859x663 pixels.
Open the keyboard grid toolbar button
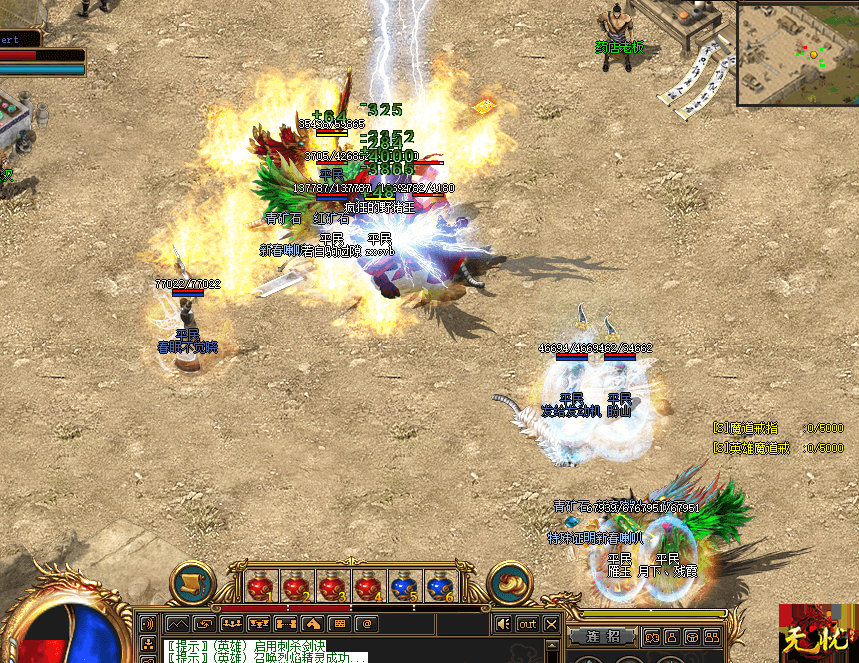point(338,624)
